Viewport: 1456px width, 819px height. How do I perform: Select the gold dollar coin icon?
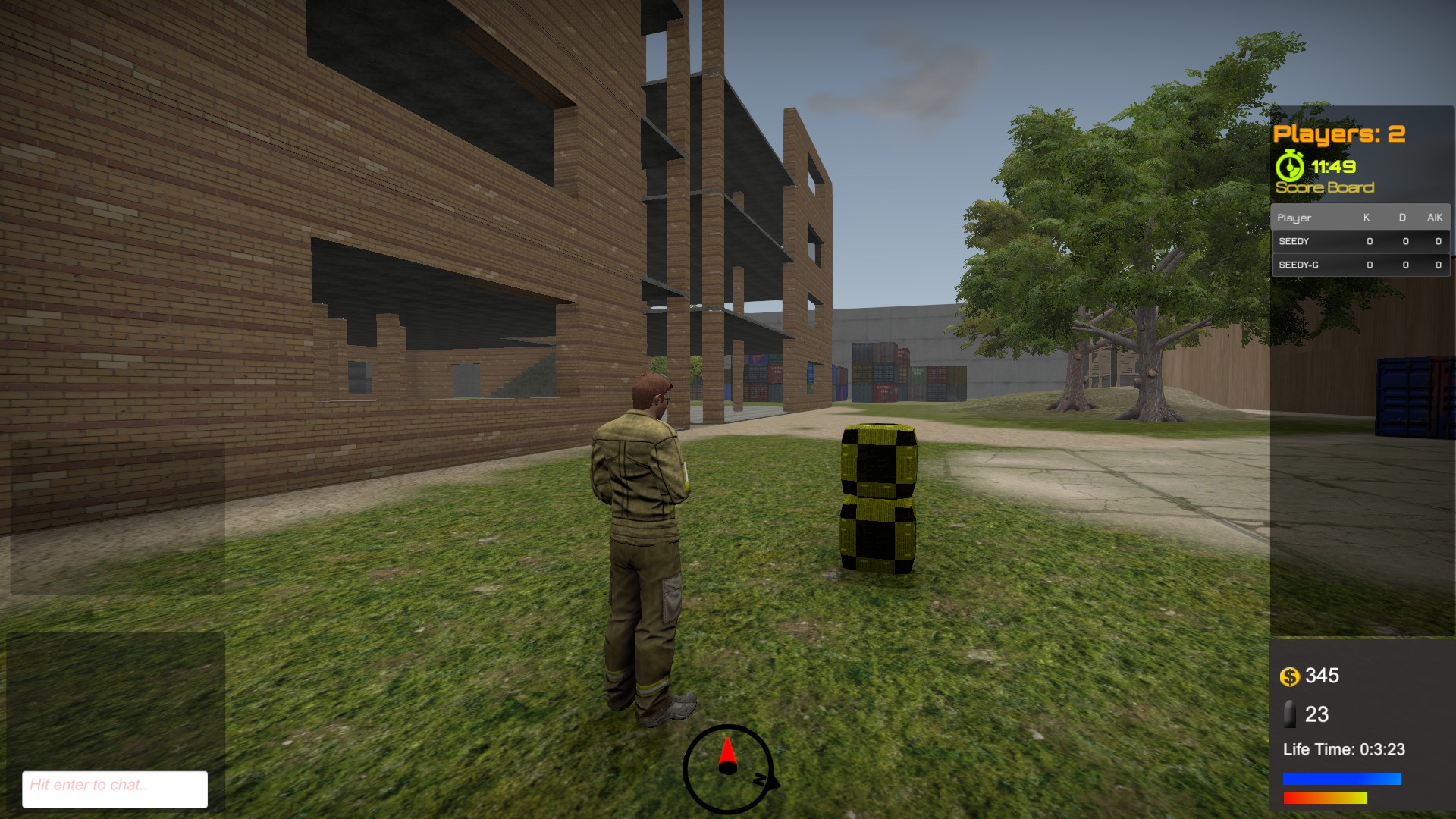[1291, 676]
